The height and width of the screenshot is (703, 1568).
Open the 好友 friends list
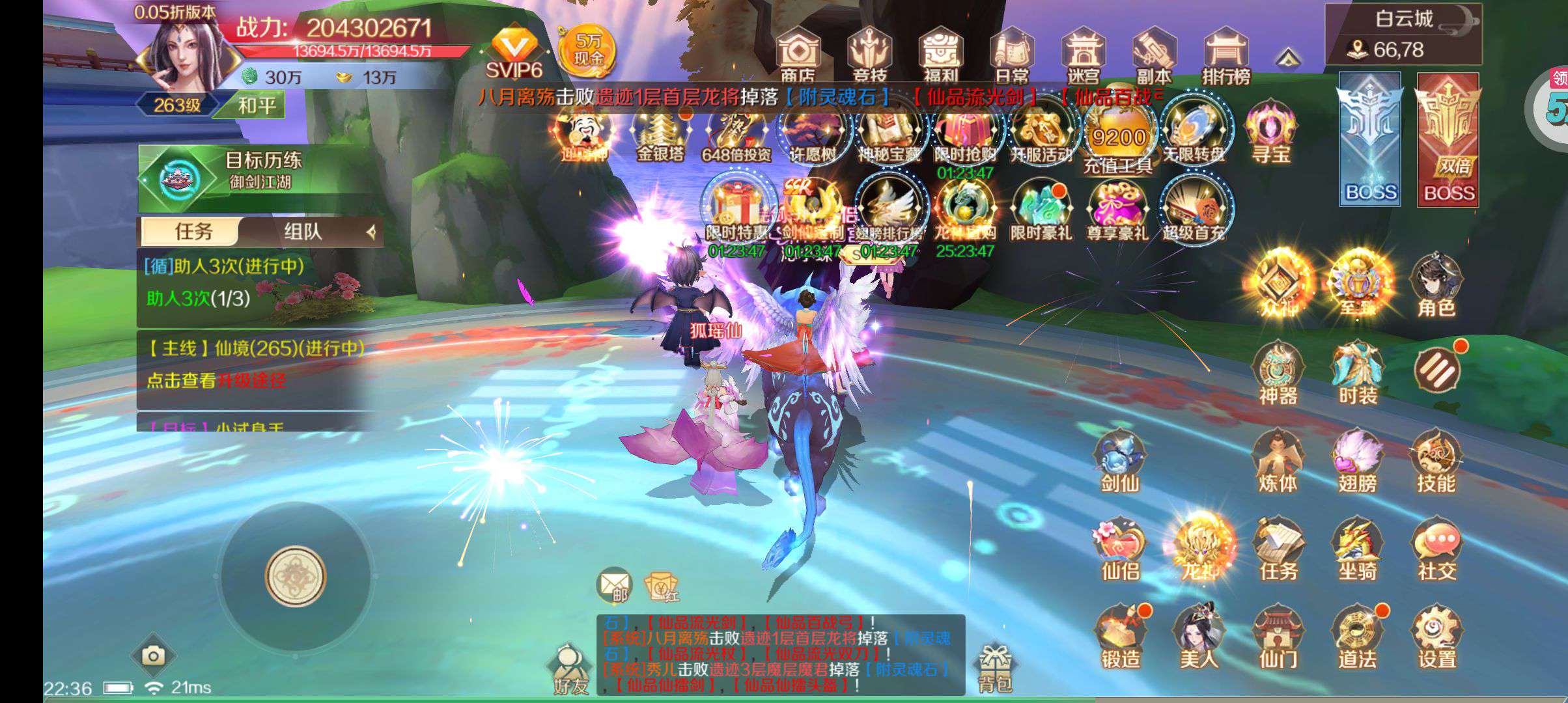(x=570, y=669)
